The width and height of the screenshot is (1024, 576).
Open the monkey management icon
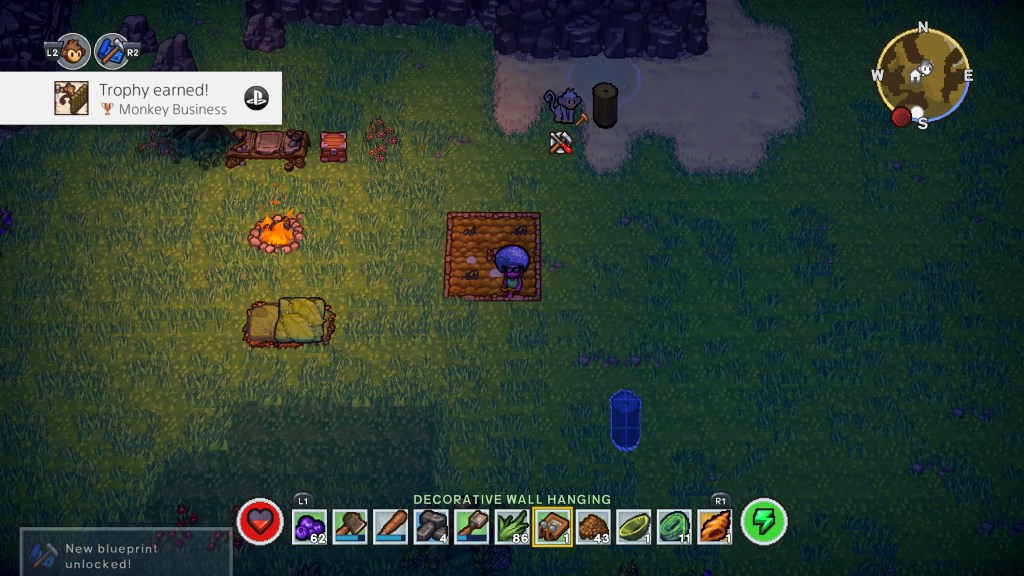click(x=74, y=51)
